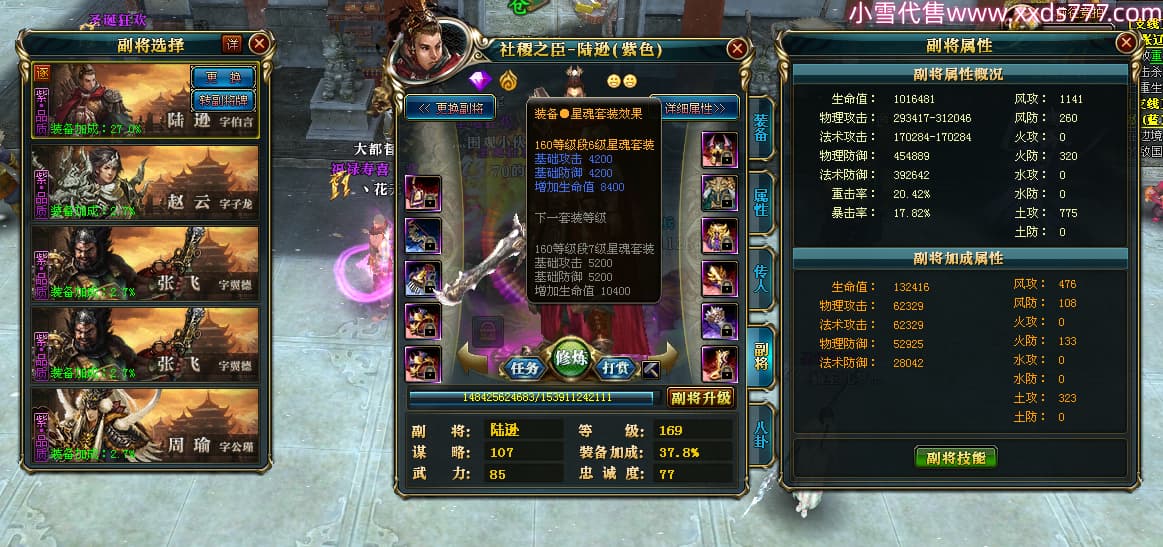Viewport: 1163px width, 547px height.
Task: Click the 副将升级 upgrade button
Action: [701, 397]
